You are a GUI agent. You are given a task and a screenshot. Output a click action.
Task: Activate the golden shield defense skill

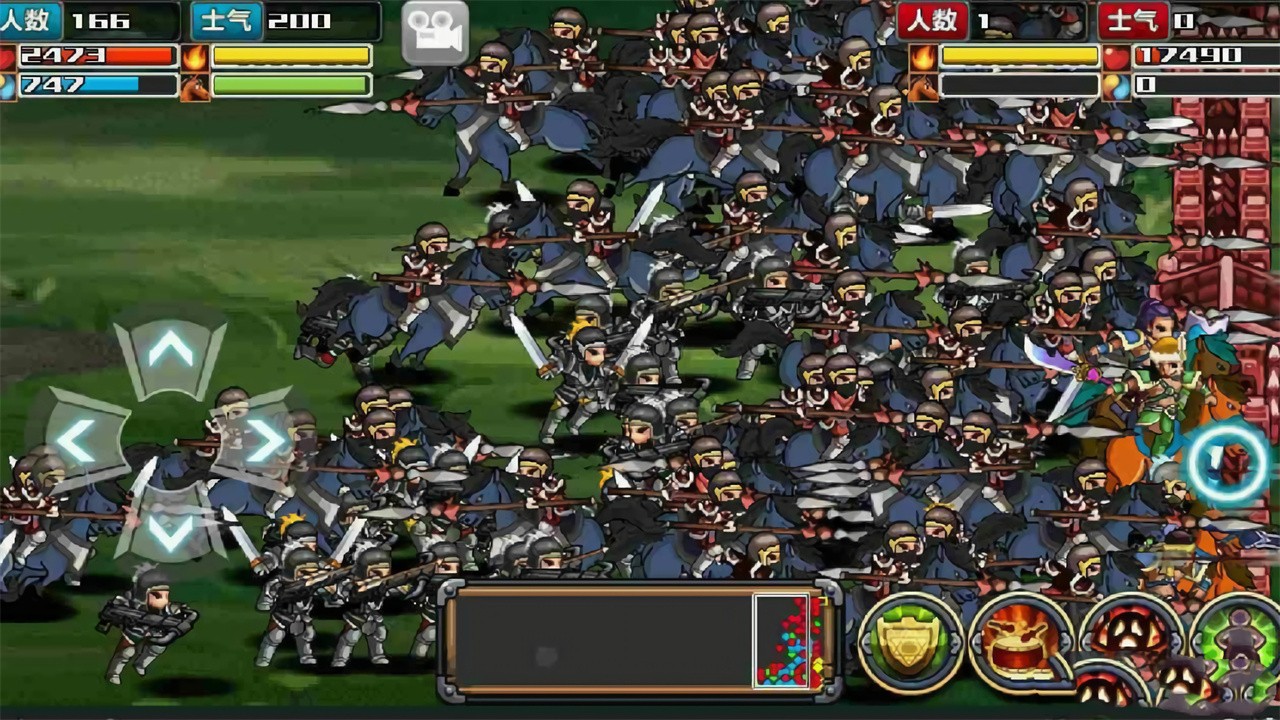pos(910,642)
